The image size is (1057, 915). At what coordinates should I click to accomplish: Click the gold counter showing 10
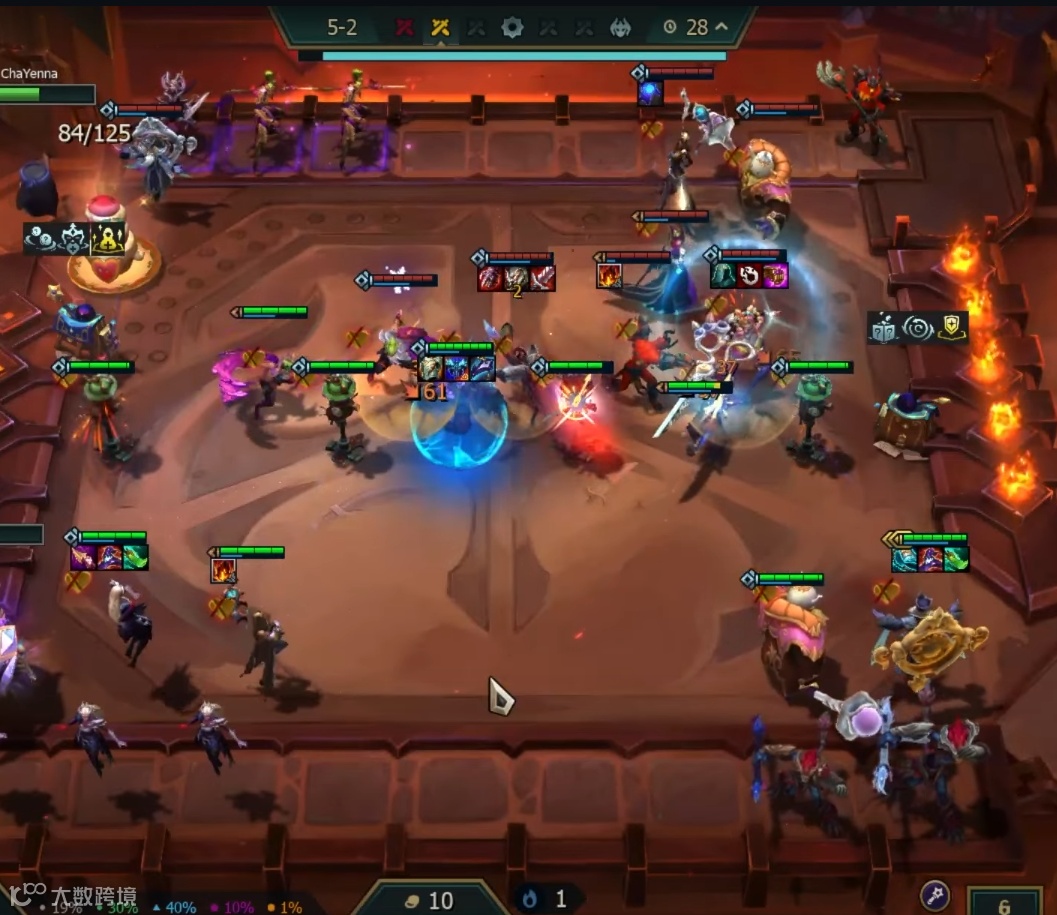pos(430,900)
